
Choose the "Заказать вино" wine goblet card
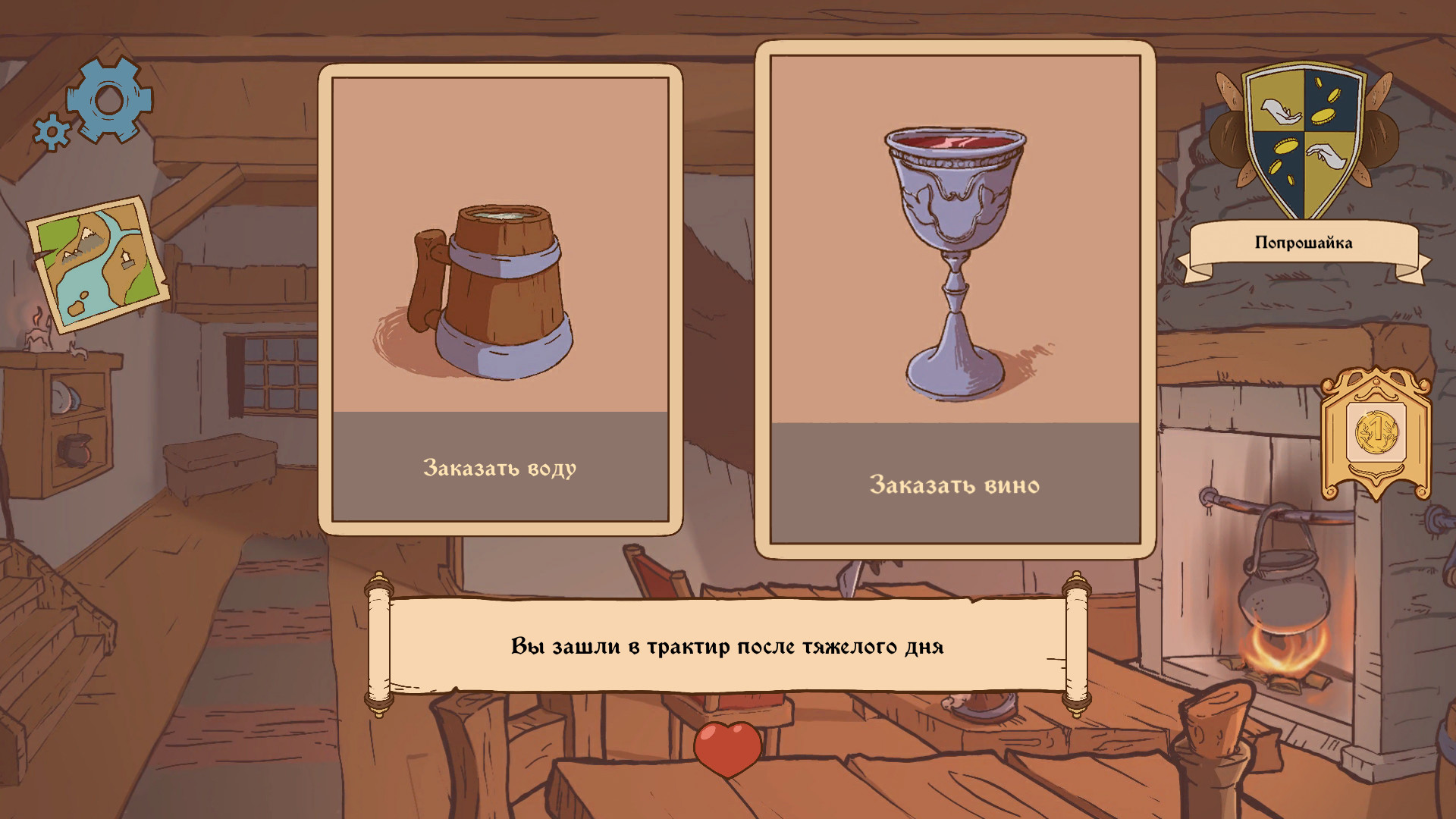pos(955,300)
